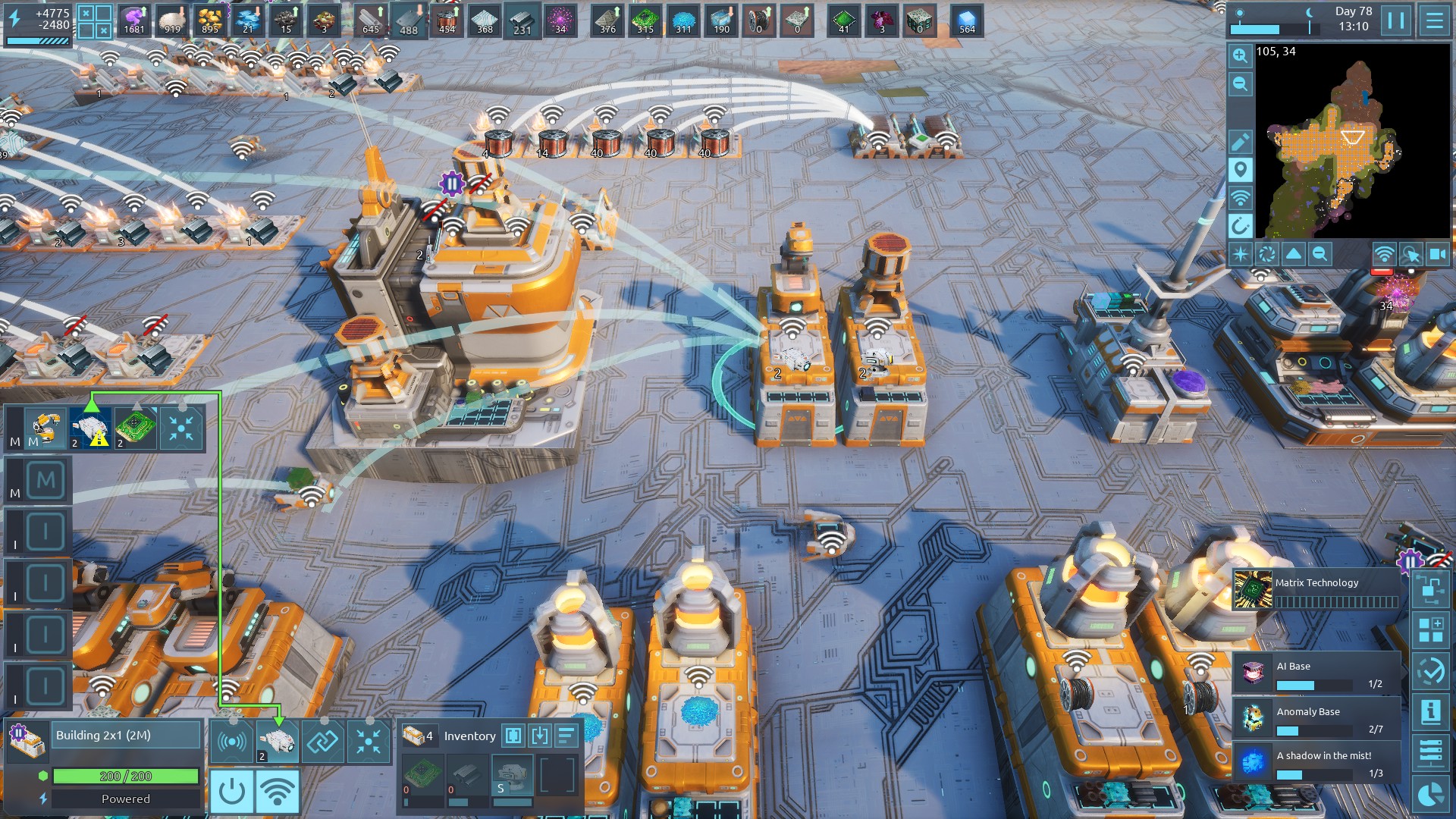
Task: Select the AI Base objective
Action: (x=1317, y=674)
